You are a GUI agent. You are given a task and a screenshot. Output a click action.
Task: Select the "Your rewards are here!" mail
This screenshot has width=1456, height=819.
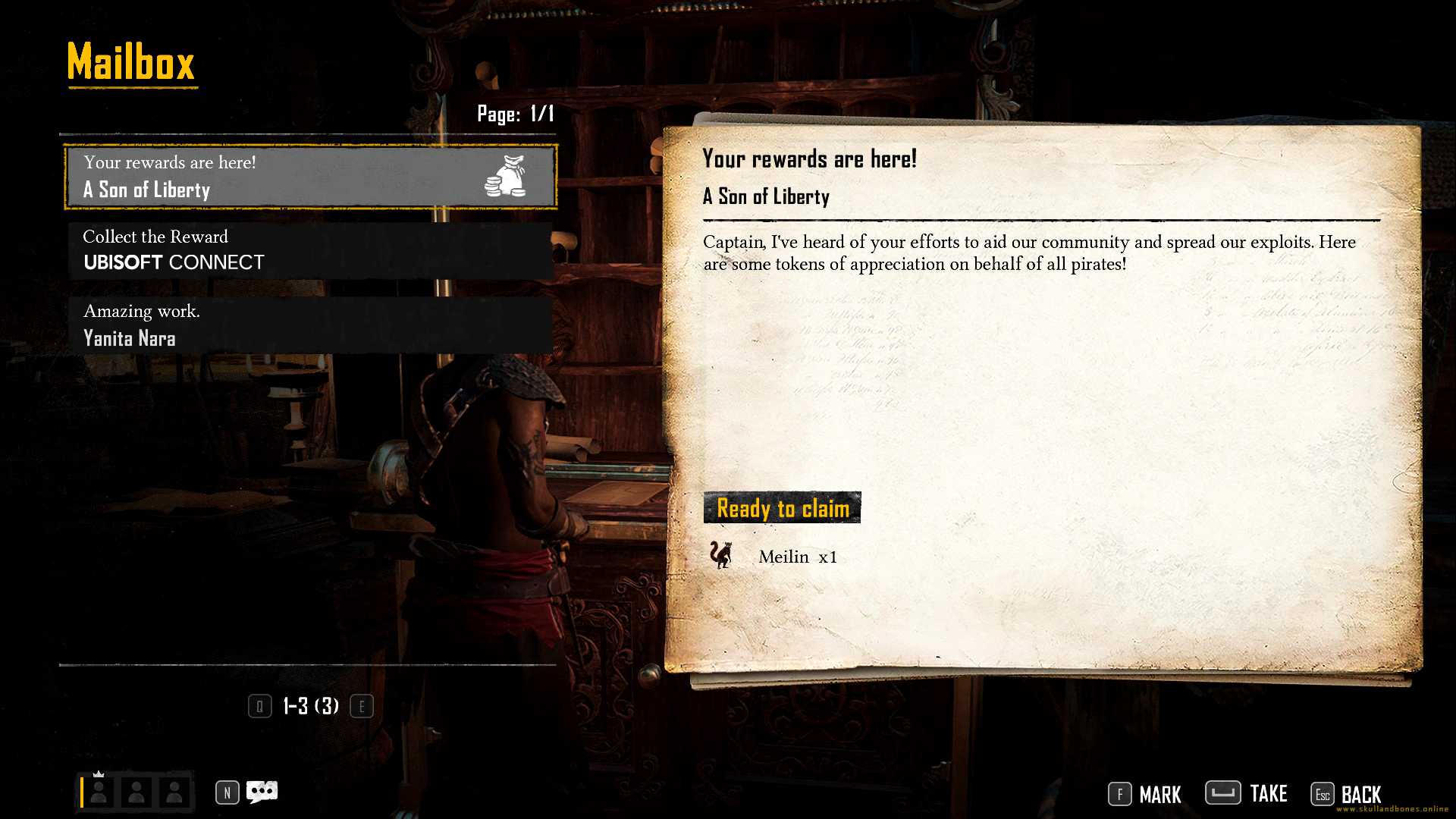(310, 177)
